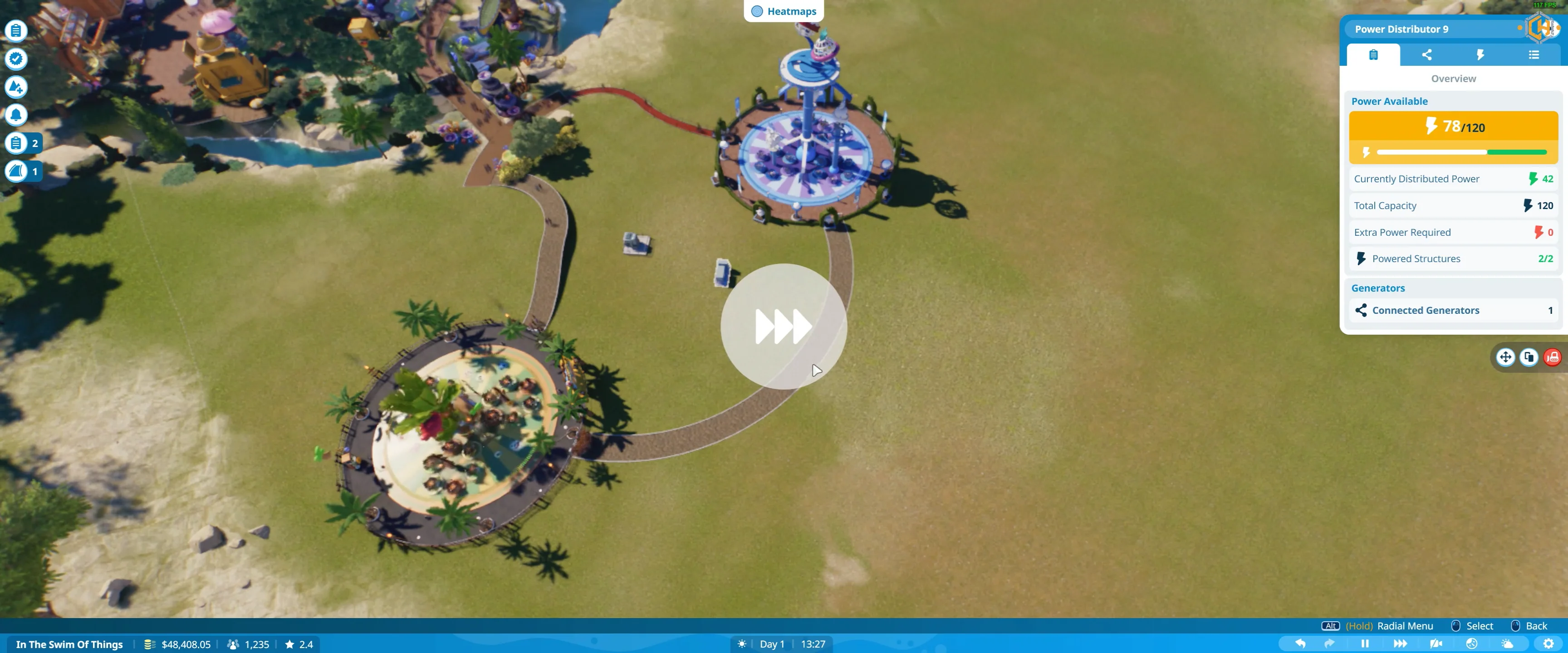
Task: Duplicate the power distributor
Action: [x=1529, y=357]
